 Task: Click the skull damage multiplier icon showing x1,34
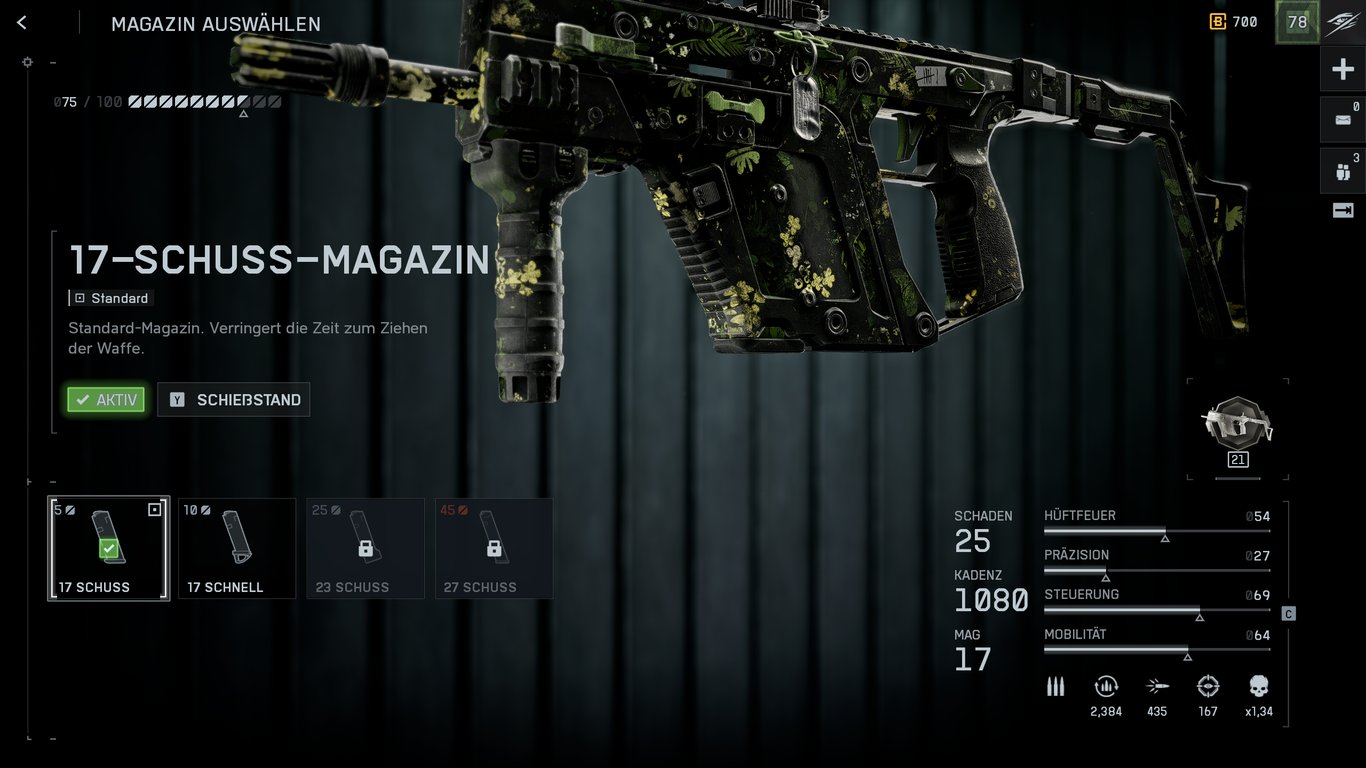click(1257, 686)
